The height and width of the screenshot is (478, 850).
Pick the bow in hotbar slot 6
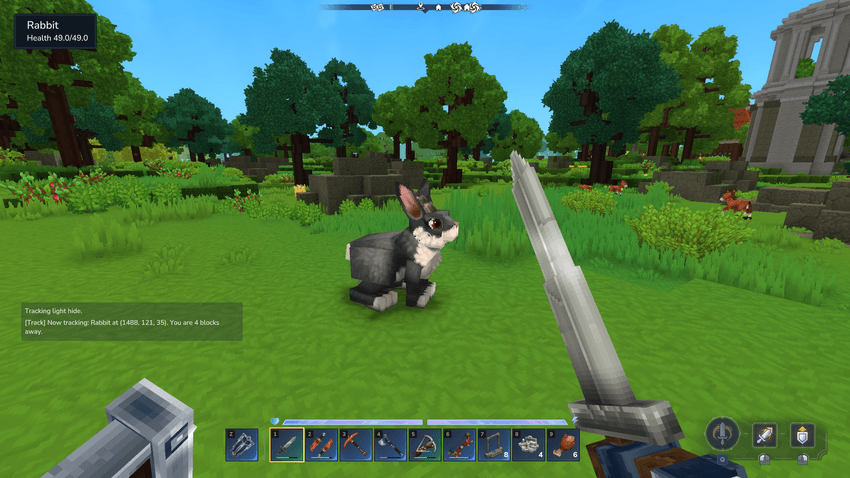459,444
